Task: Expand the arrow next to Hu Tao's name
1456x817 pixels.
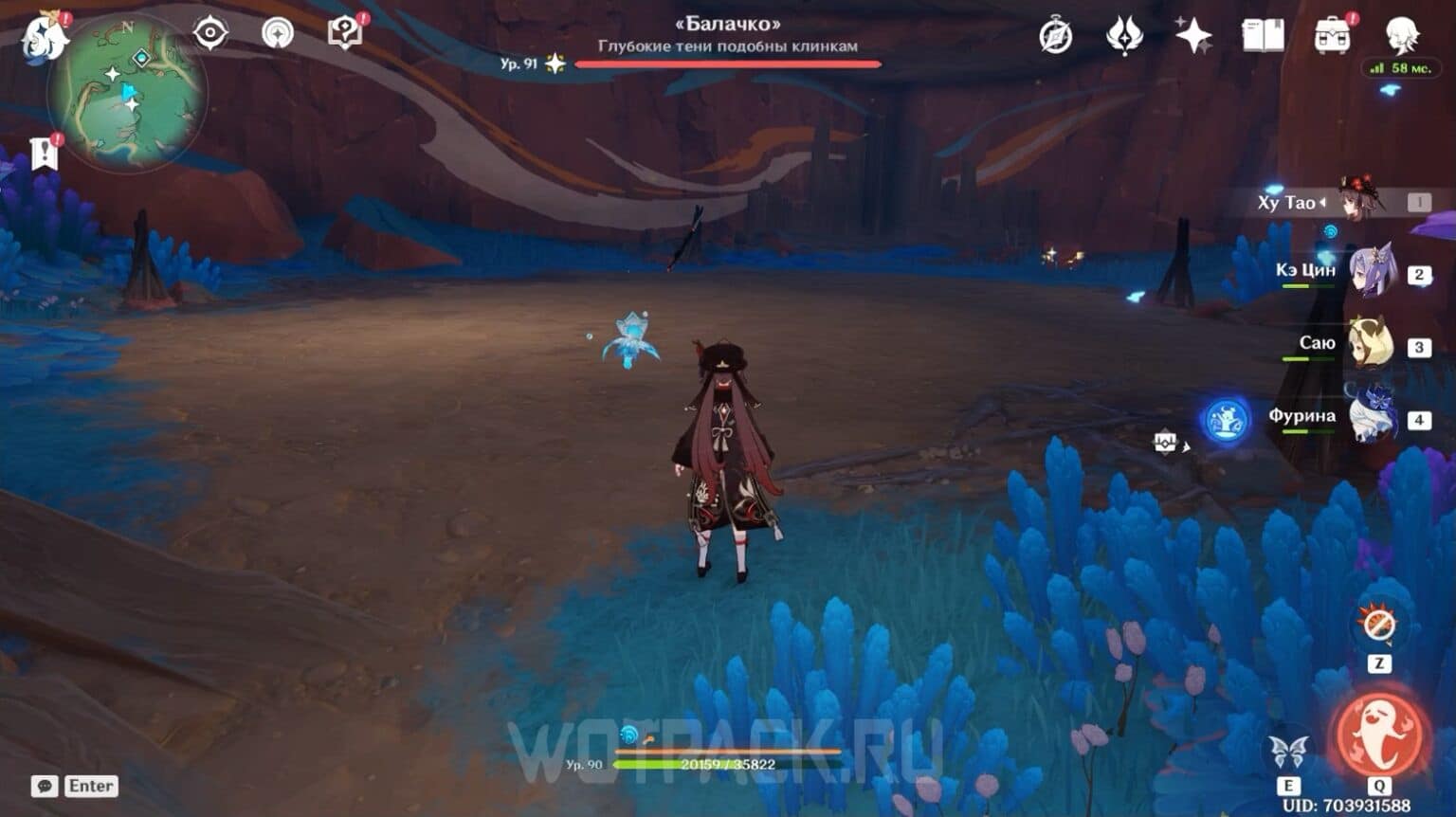Action: pyautogui.click(x=1323, y=201)
